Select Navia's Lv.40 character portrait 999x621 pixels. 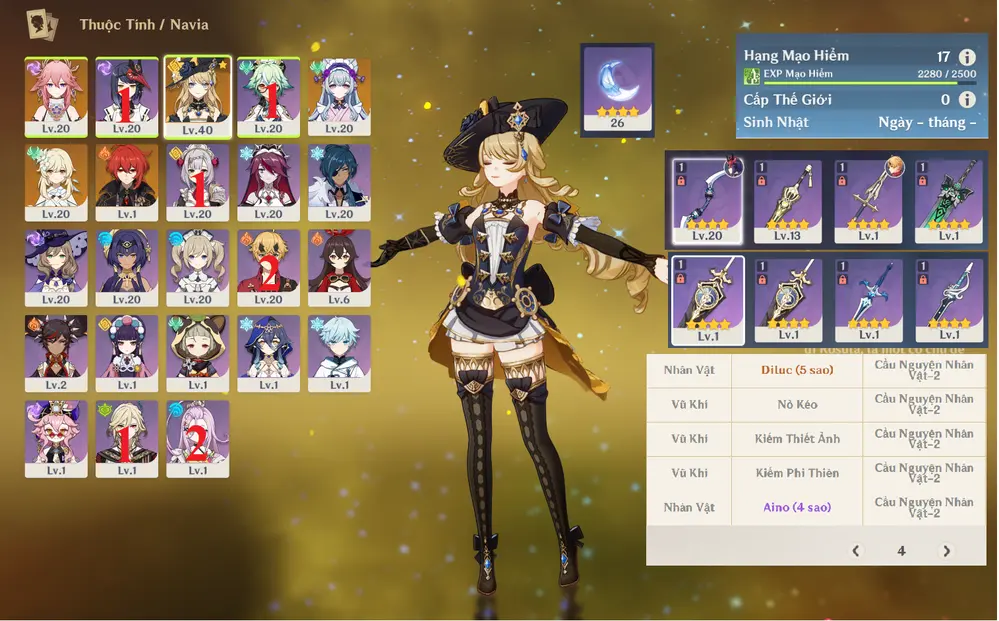coord(198,96)
